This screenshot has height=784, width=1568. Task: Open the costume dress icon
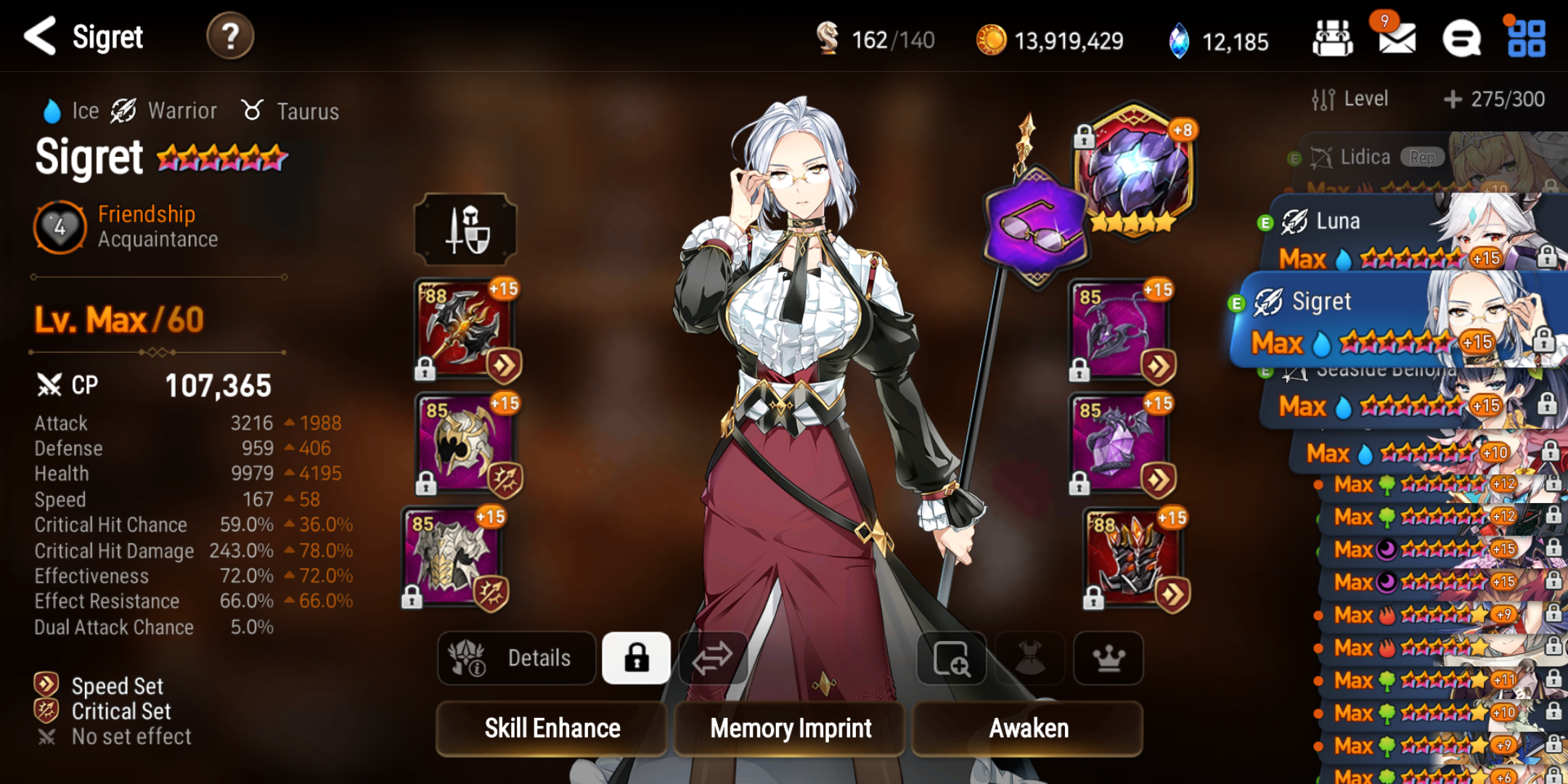point(1030,658)
